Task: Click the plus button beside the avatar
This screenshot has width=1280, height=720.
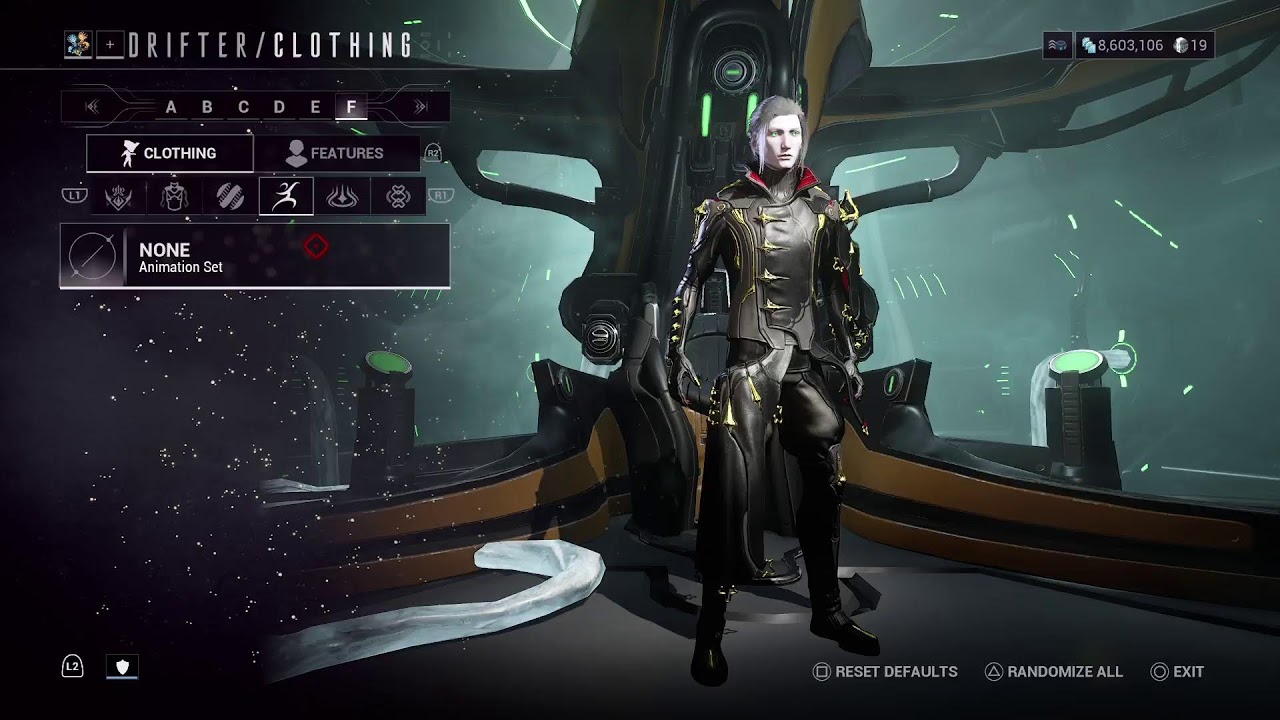Action: pyautogui.click(x=110, y=45)
